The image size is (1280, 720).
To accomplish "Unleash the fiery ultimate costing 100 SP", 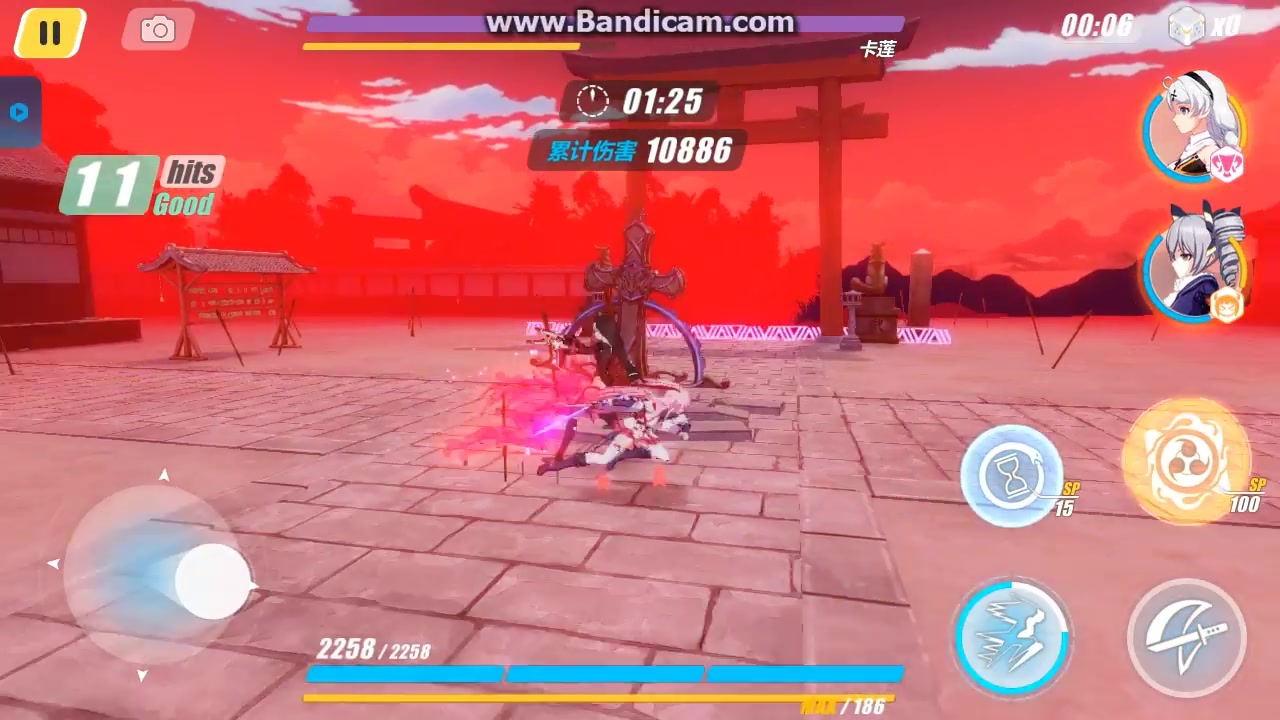I will (1185, 462).
